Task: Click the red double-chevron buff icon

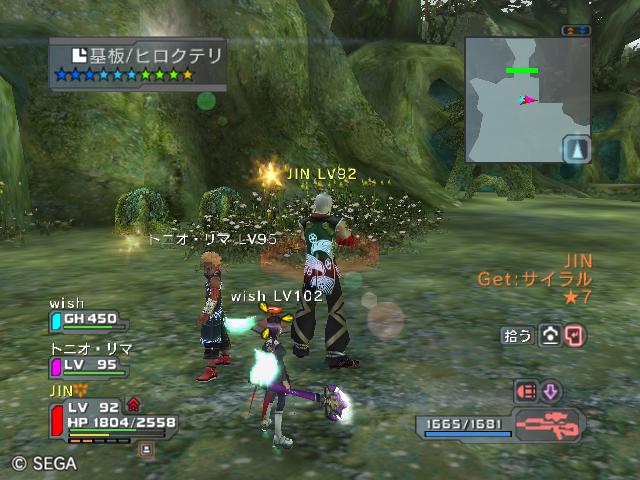Action: click(x=133, y=404)
